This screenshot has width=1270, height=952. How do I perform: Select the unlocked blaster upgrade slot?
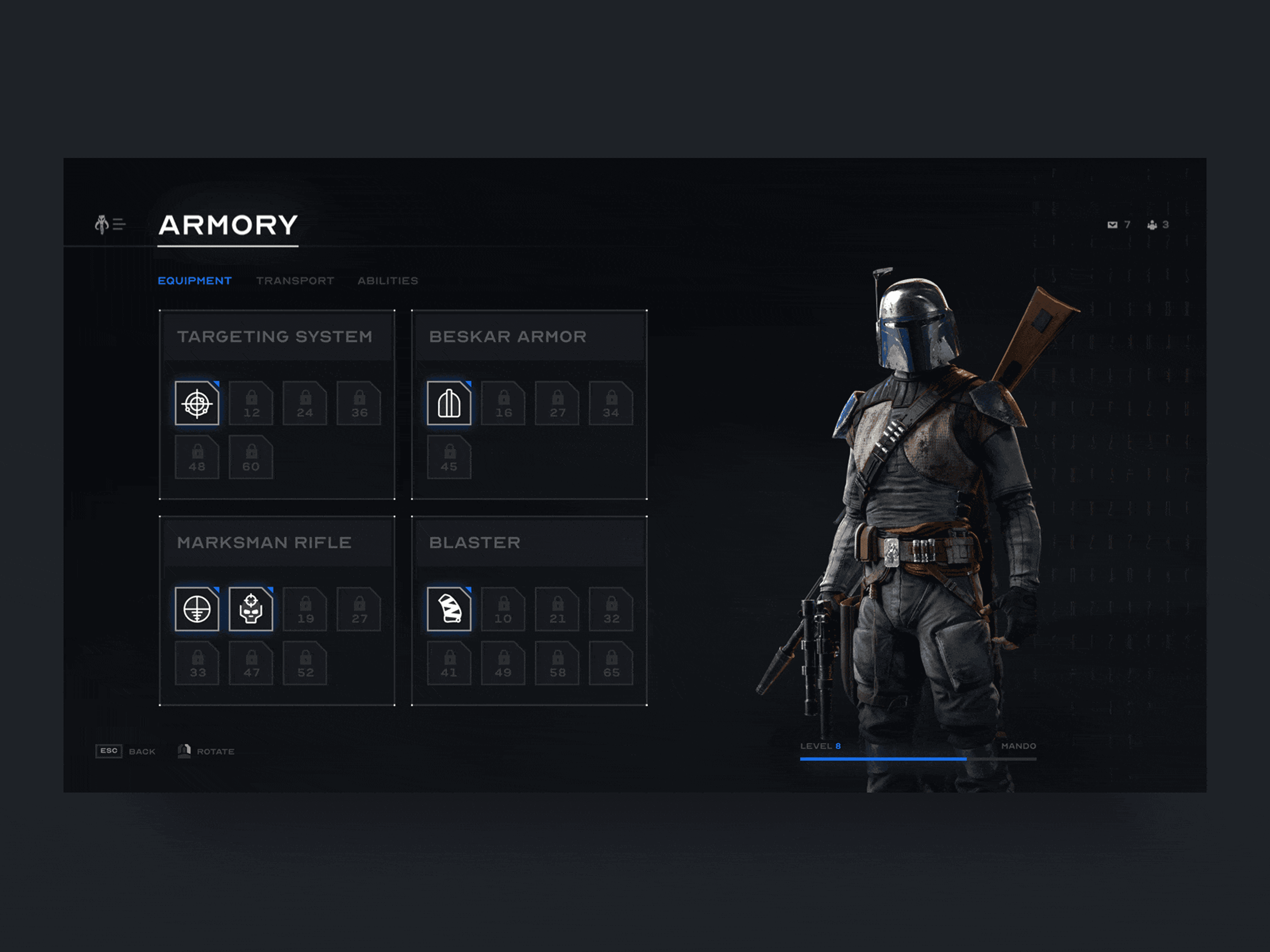[449, 609]
